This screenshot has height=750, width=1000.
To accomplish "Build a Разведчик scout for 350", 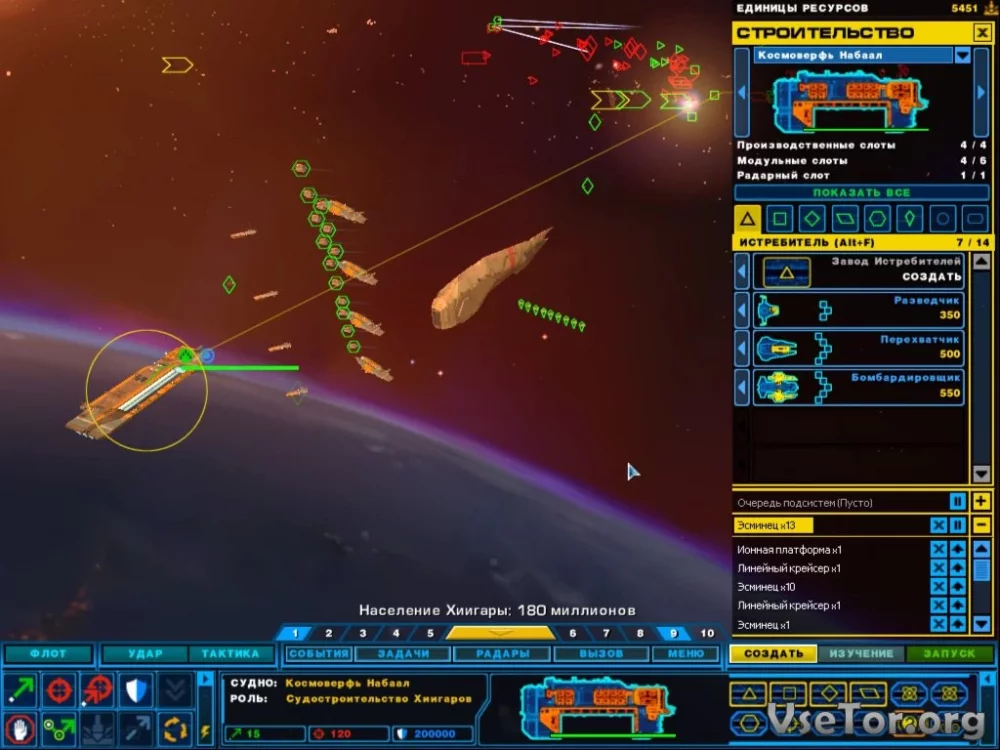I will tap(858, 309).
